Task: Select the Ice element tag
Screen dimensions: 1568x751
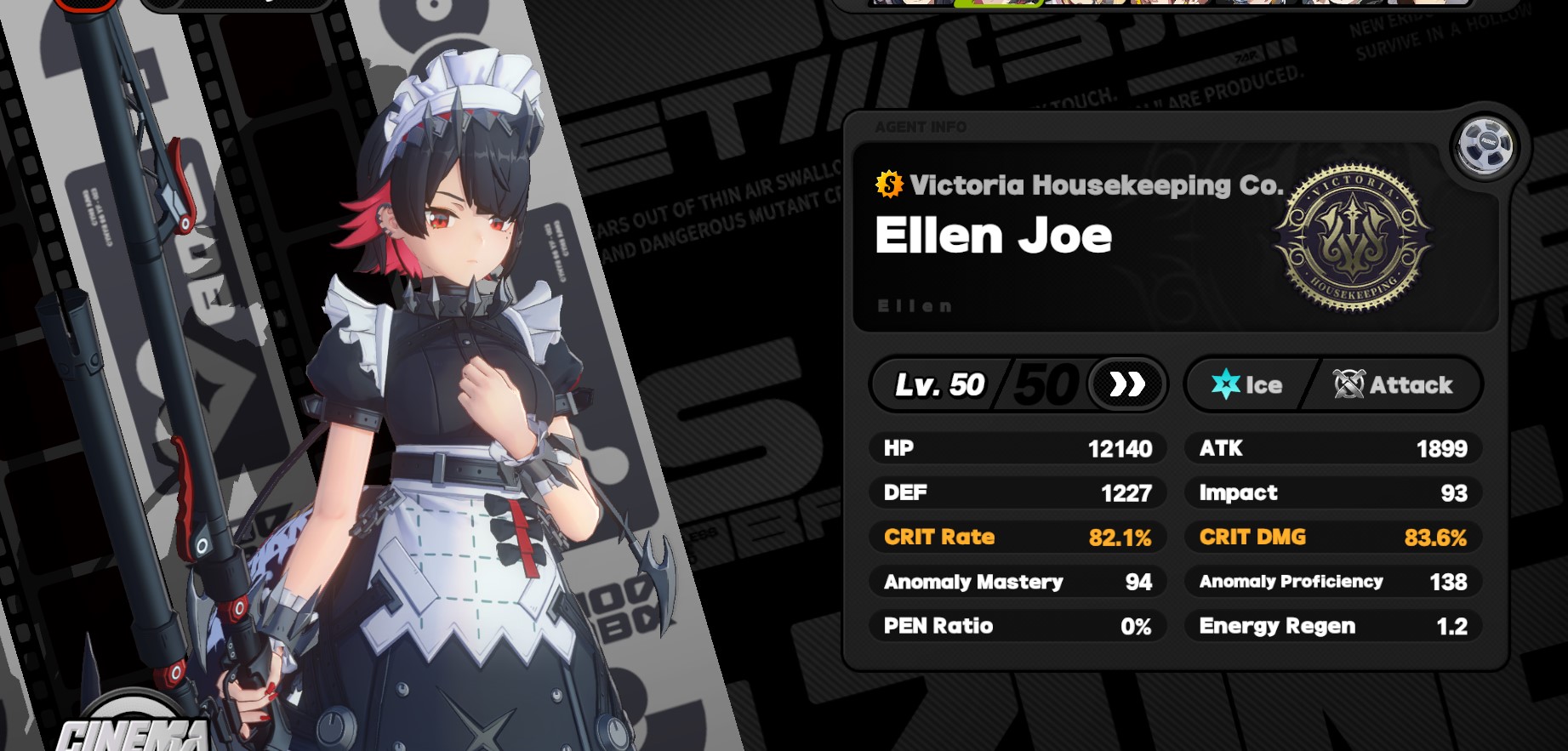Action: (x=1246, y=384)
